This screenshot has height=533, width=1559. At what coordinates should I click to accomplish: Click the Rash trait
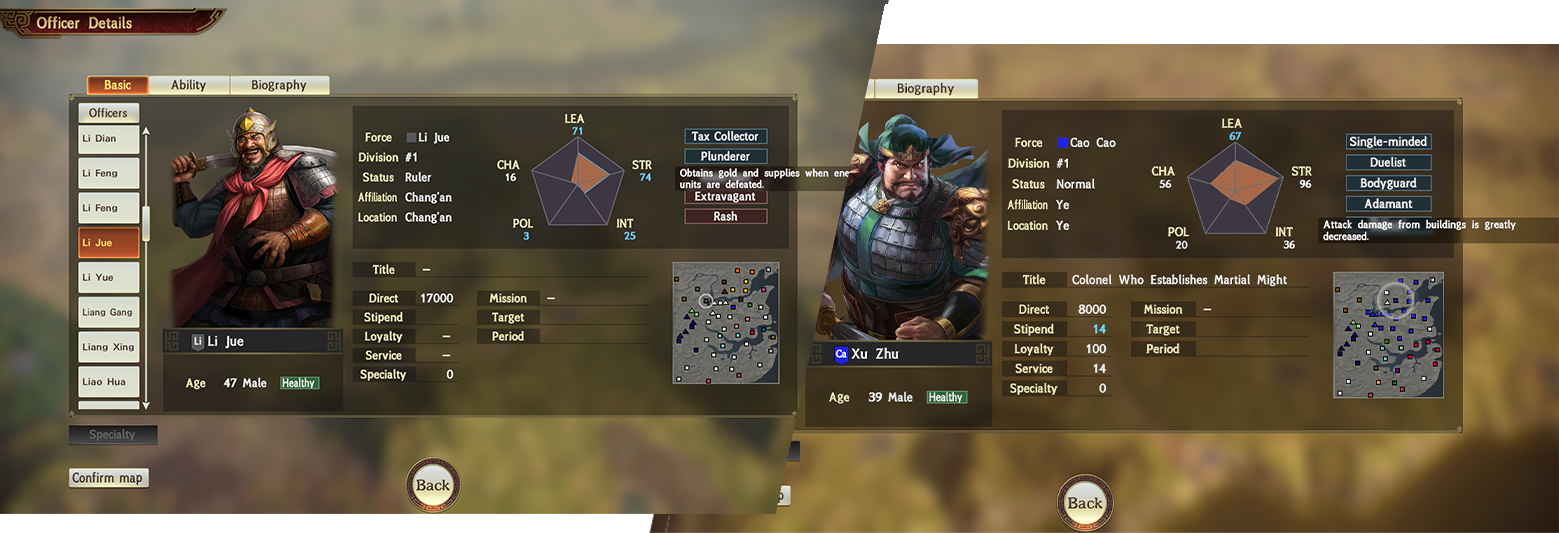click(725, 216)
